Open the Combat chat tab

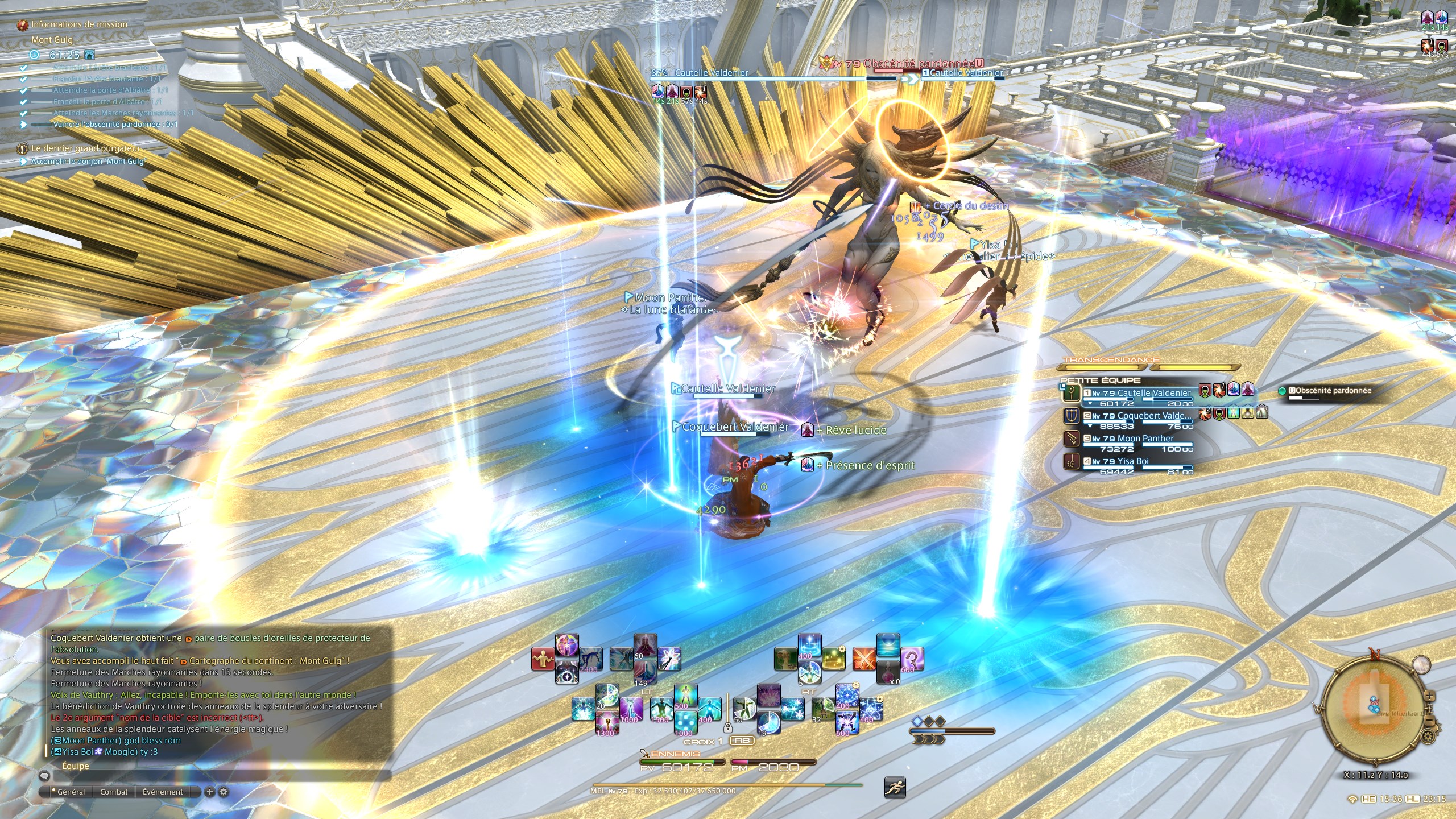pyautogui.click(x=114, y=792)
